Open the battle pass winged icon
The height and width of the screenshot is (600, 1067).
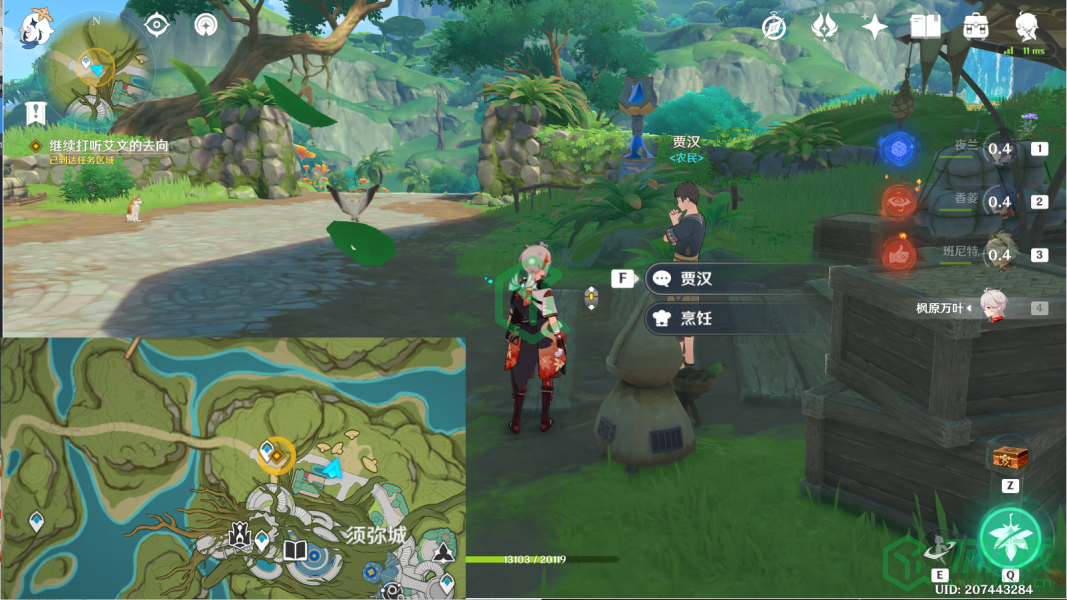824,27
